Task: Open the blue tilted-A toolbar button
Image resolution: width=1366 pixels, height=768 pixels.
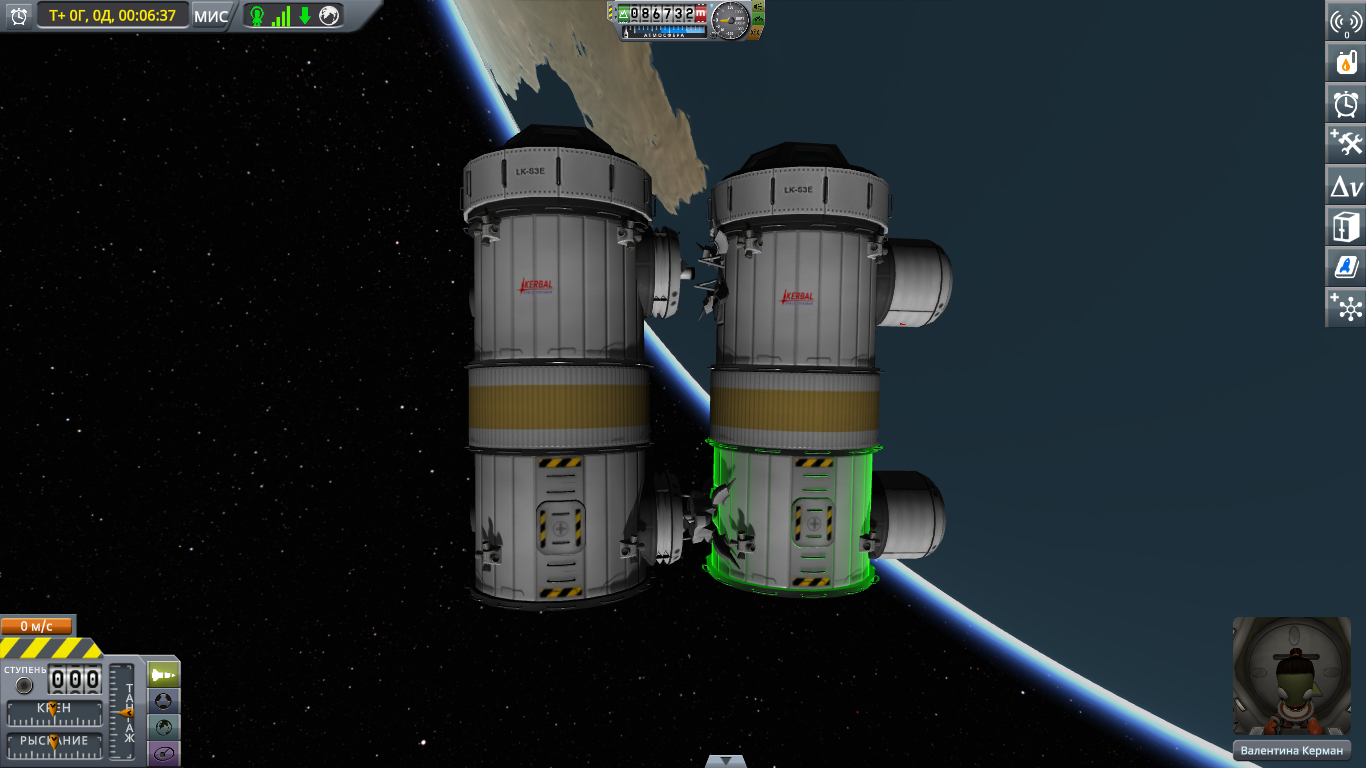Action: 1346,267
